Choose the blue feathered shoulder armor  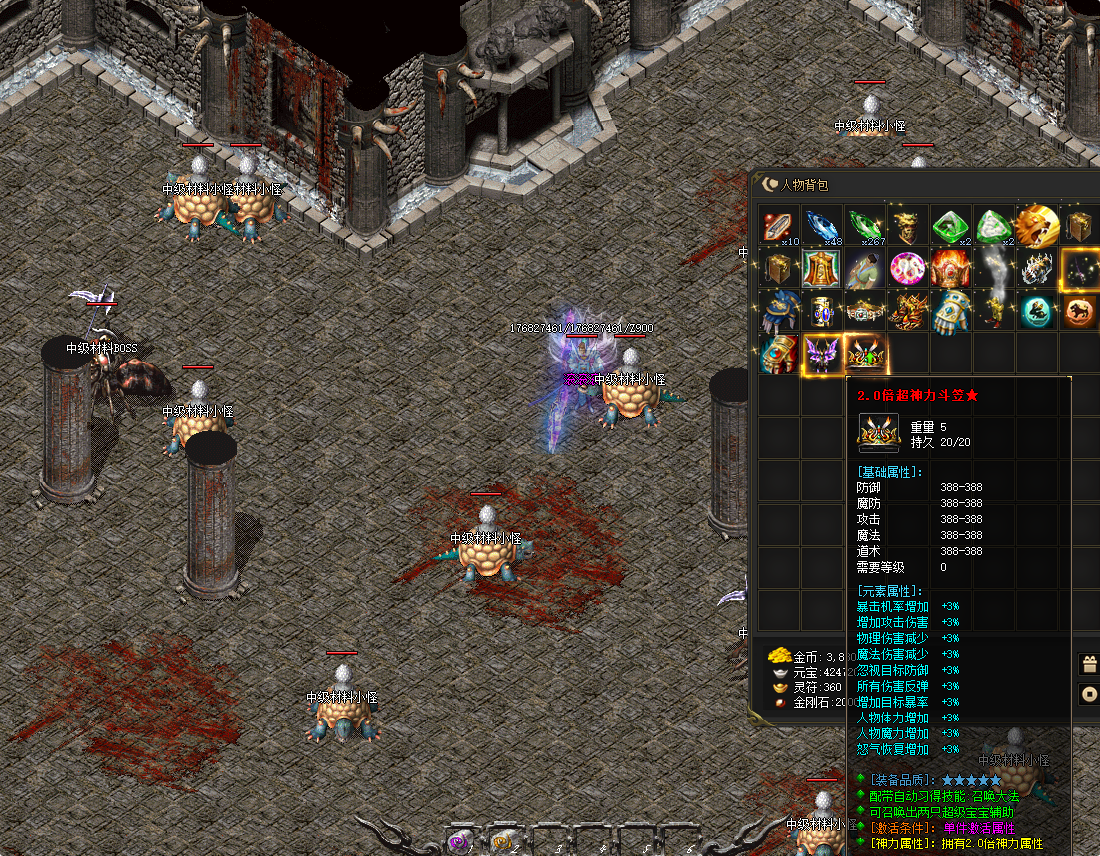(779, 312)
